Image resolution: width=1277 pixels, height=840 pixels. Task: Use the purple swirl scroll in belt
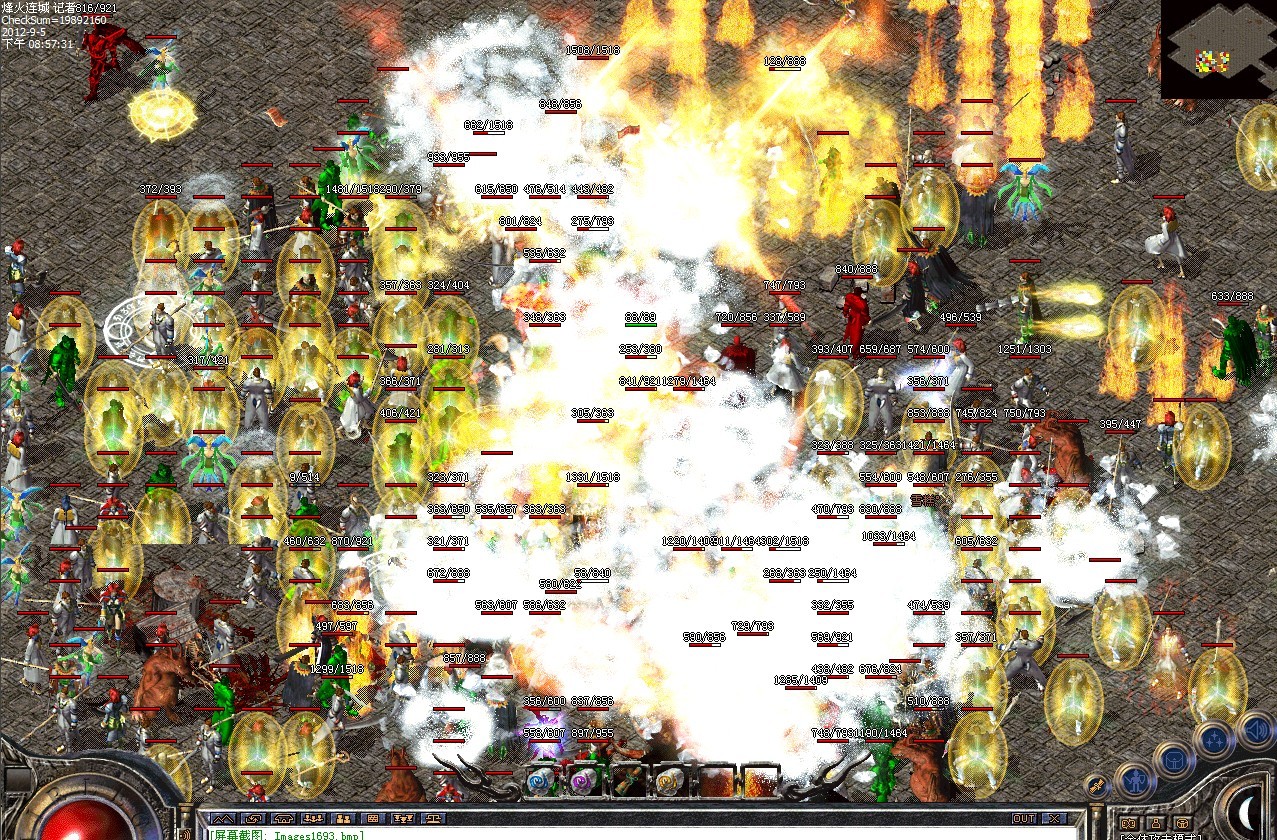coord(583,781)
